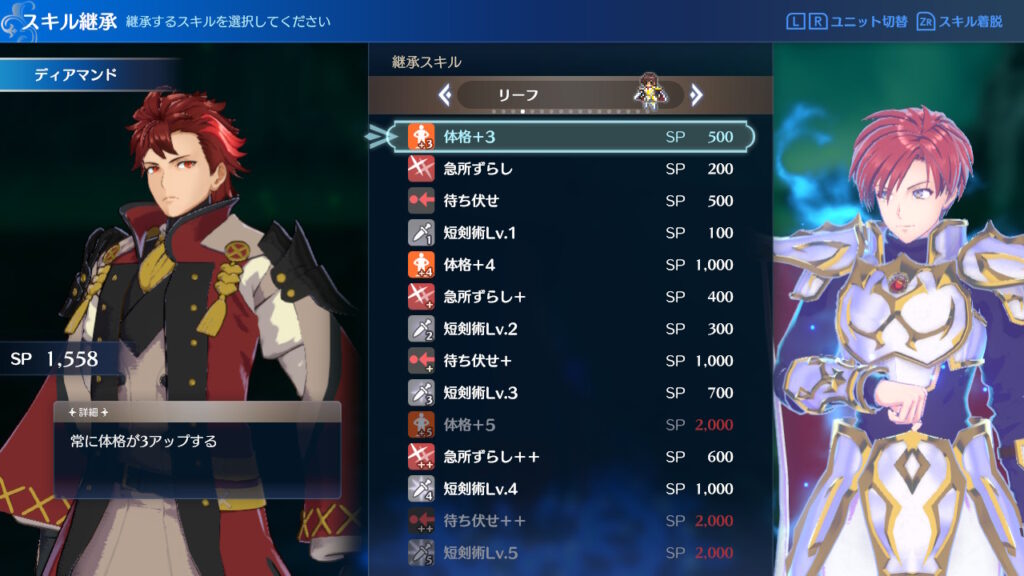This screenshot has height=576, width=1024.
Task: Pick 待ち伏せ+ for 1,000 SP
Action: tap(570, 361)
